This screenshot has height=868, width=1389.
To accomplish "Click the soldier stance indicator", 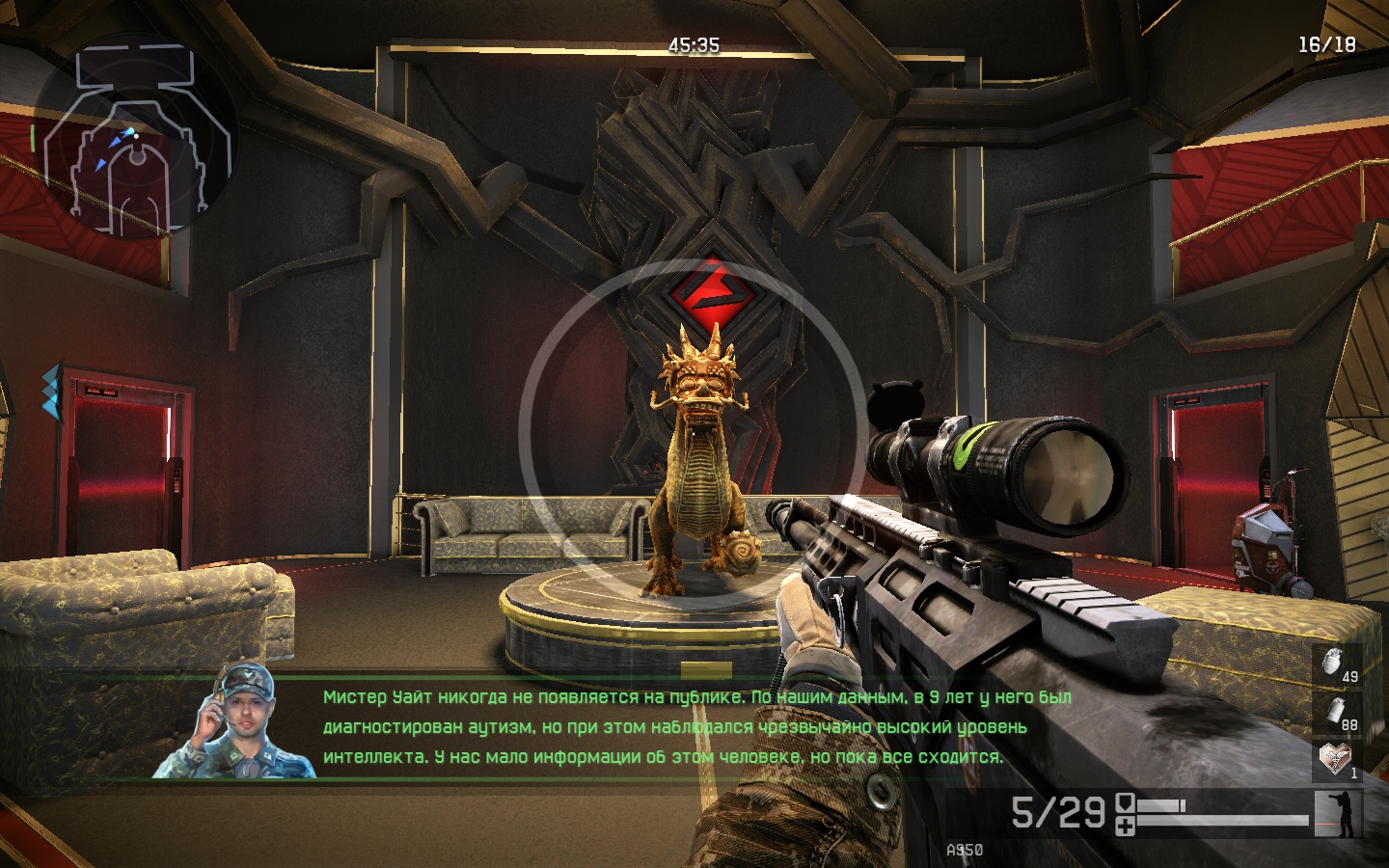I will click(1339, 813).
